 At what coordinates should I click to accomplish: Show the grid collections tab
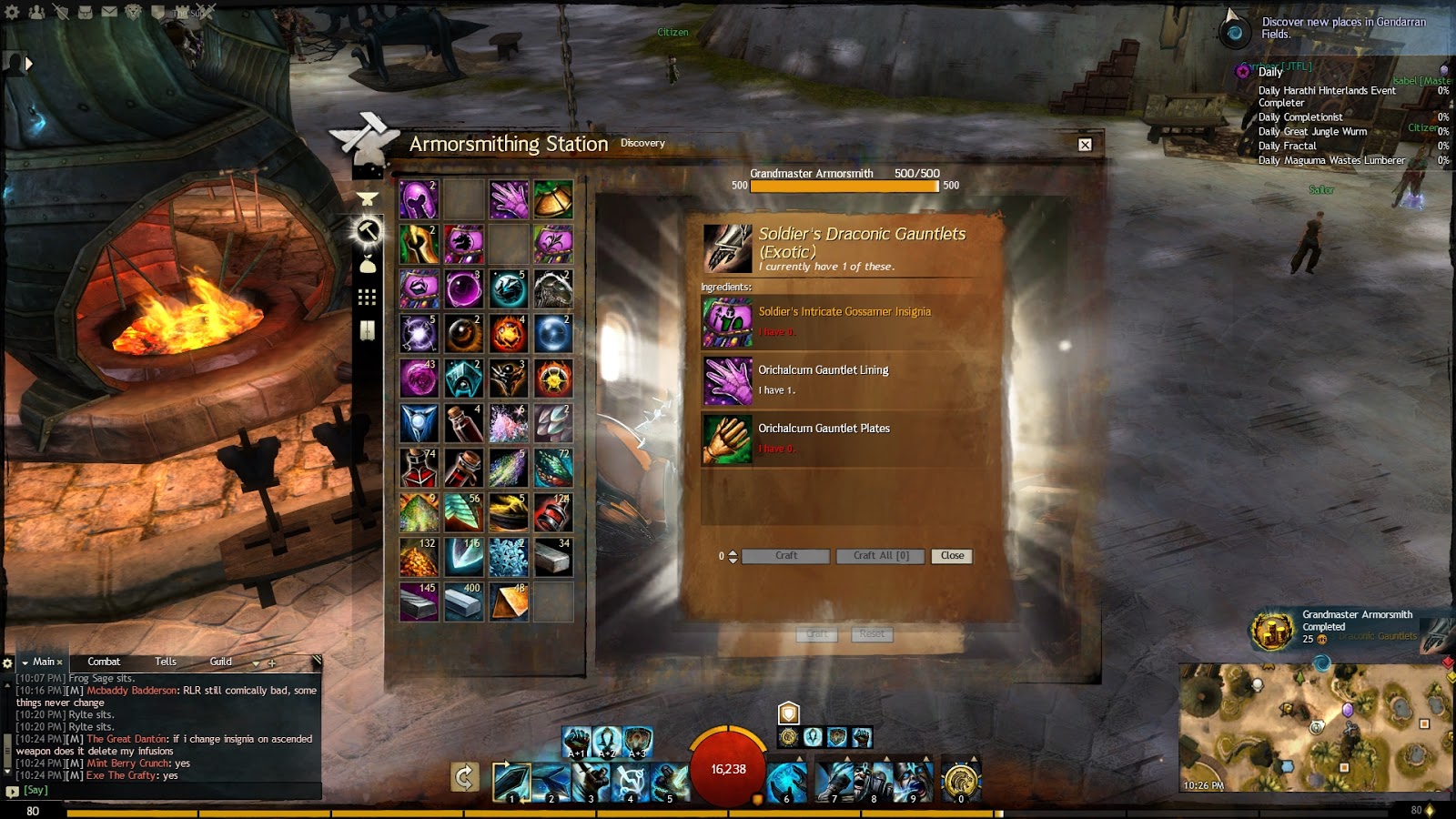(x=368, y=298)
